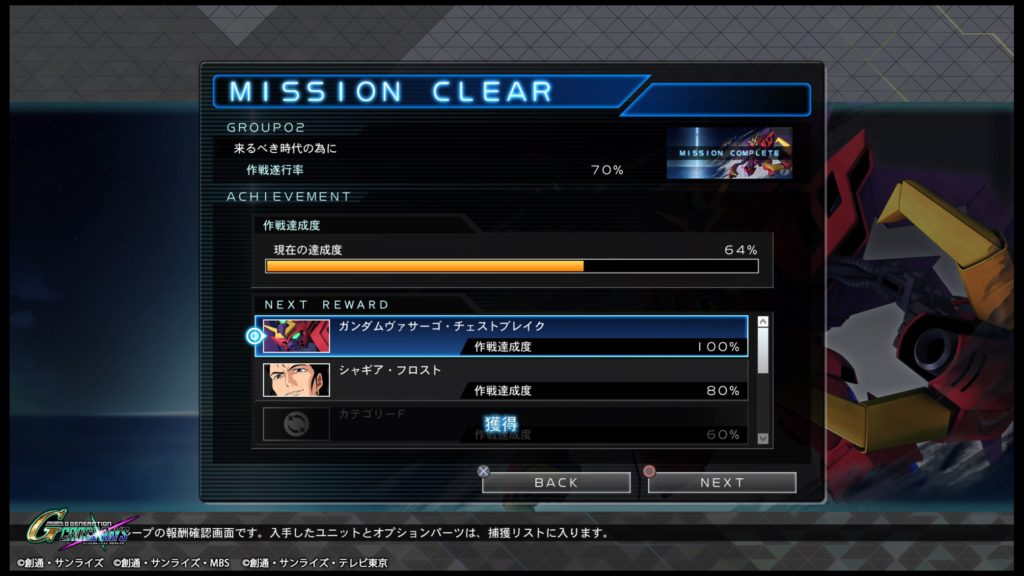Open the Mission Complete thumbnail image
This screenshot has width=1024, height=576.
pyautogui.click(x=729, y=153)
